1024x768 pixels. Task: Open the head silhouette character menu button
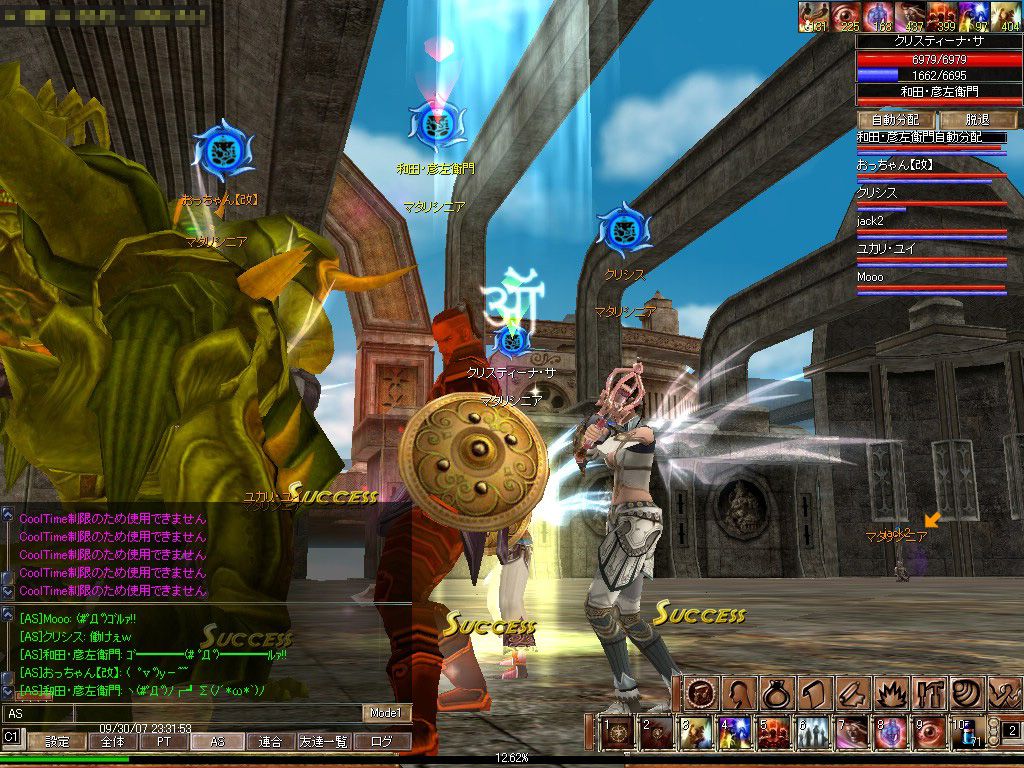coord(740,693)
